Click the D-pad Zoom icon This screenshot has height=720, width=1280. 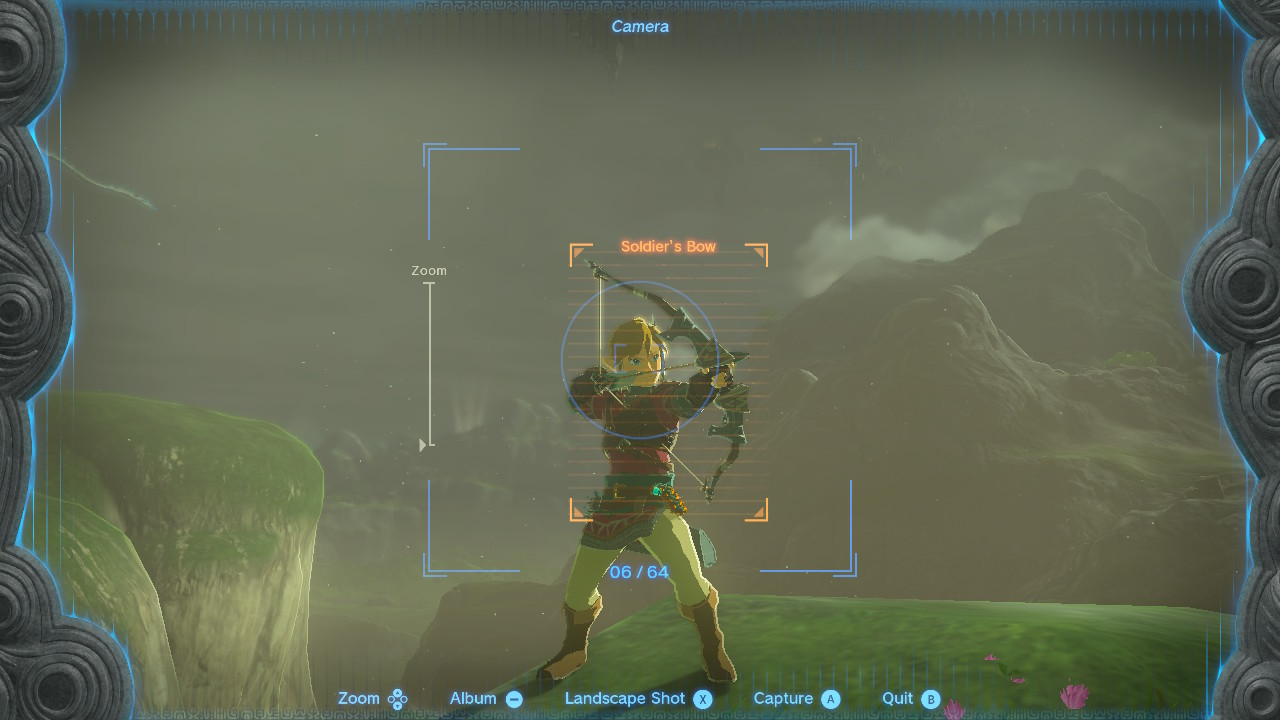pos(398,698)
